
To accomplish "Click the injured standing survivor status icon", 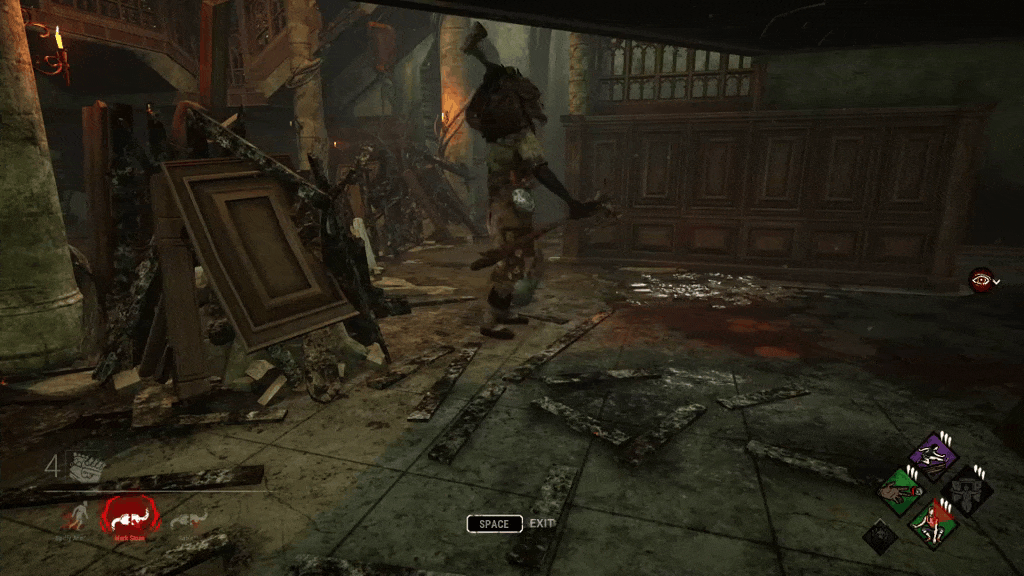I will [76, 517].
